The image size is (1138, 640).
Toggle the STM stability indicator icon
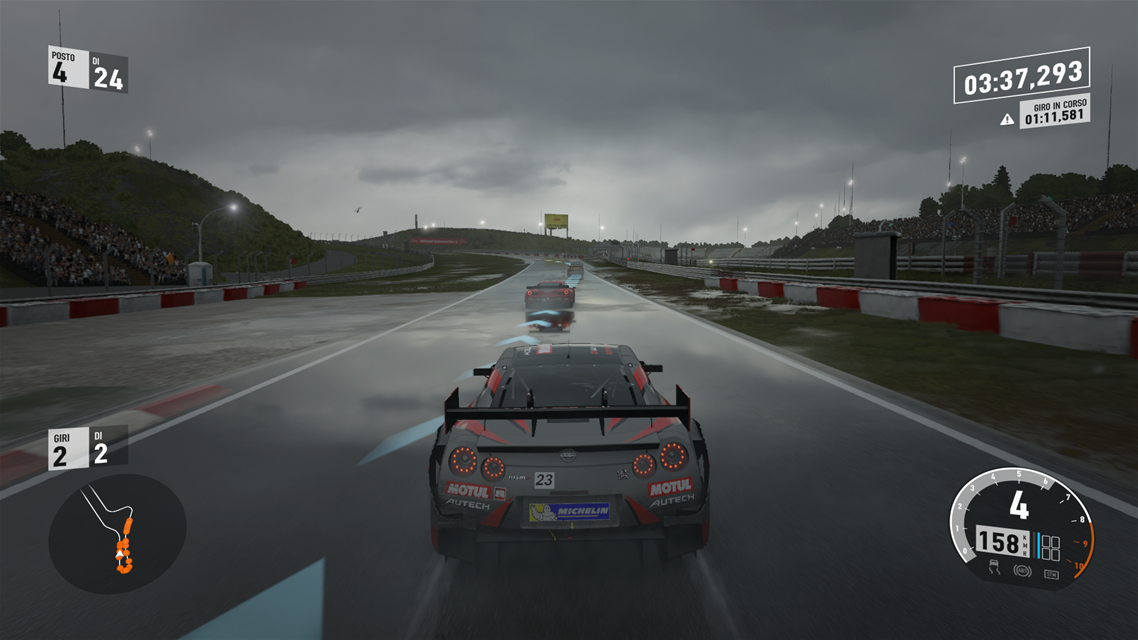pyautogui.click(x=1051, y=573)
